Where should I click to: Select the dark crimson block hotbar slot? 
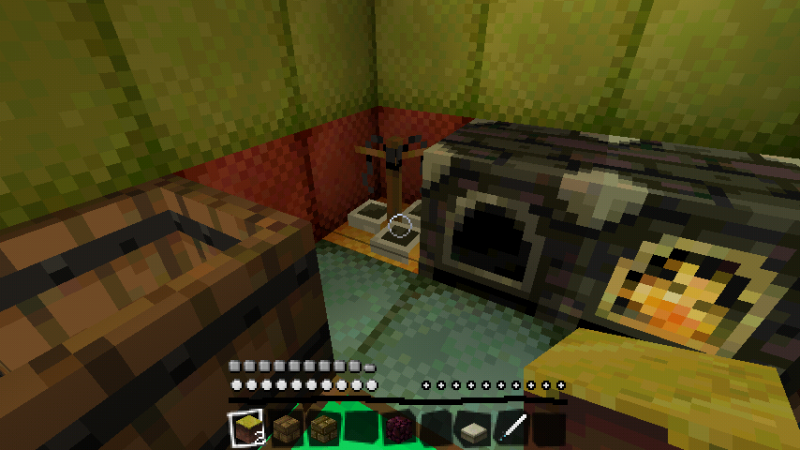[397, 429]
